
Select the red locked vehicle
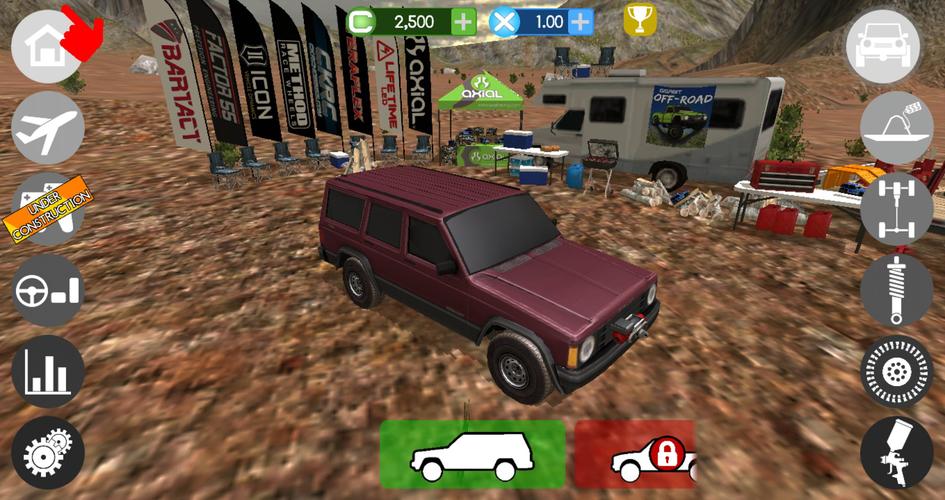(636, 455)
